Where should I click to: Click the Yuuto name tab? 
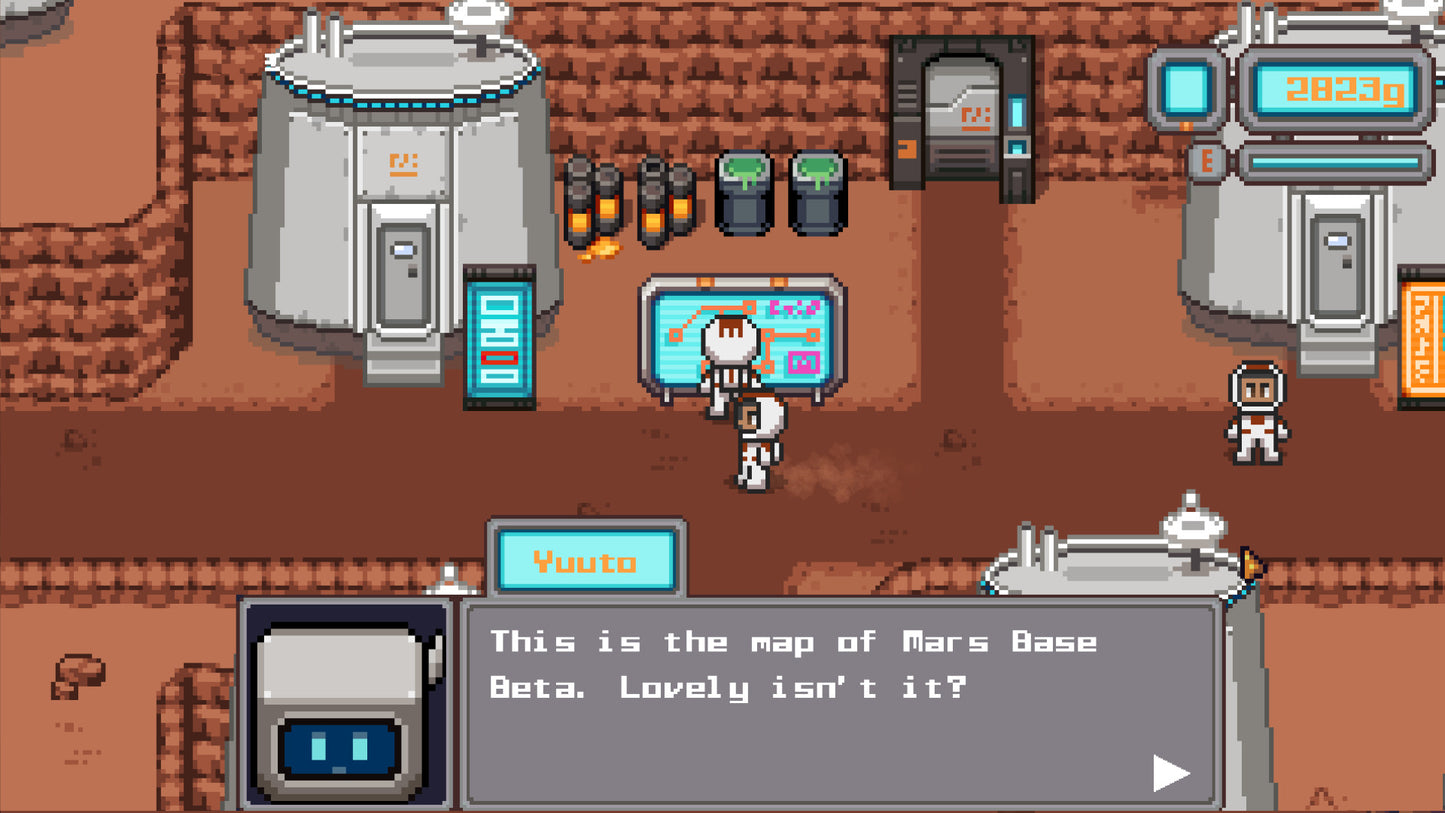tap(586, 560)
